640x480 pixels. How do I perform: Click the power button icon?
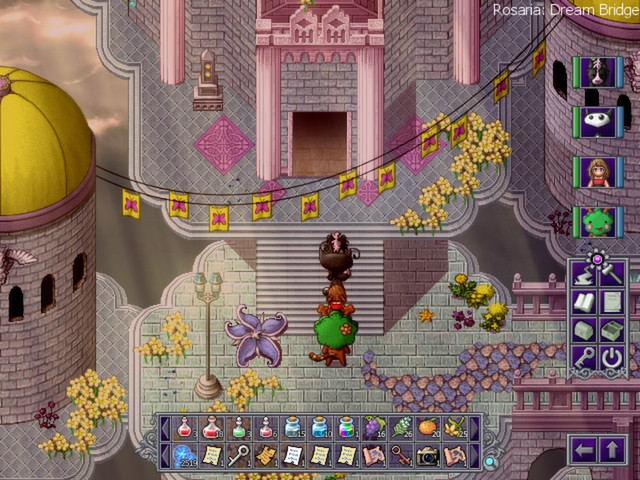coord(612,357)
